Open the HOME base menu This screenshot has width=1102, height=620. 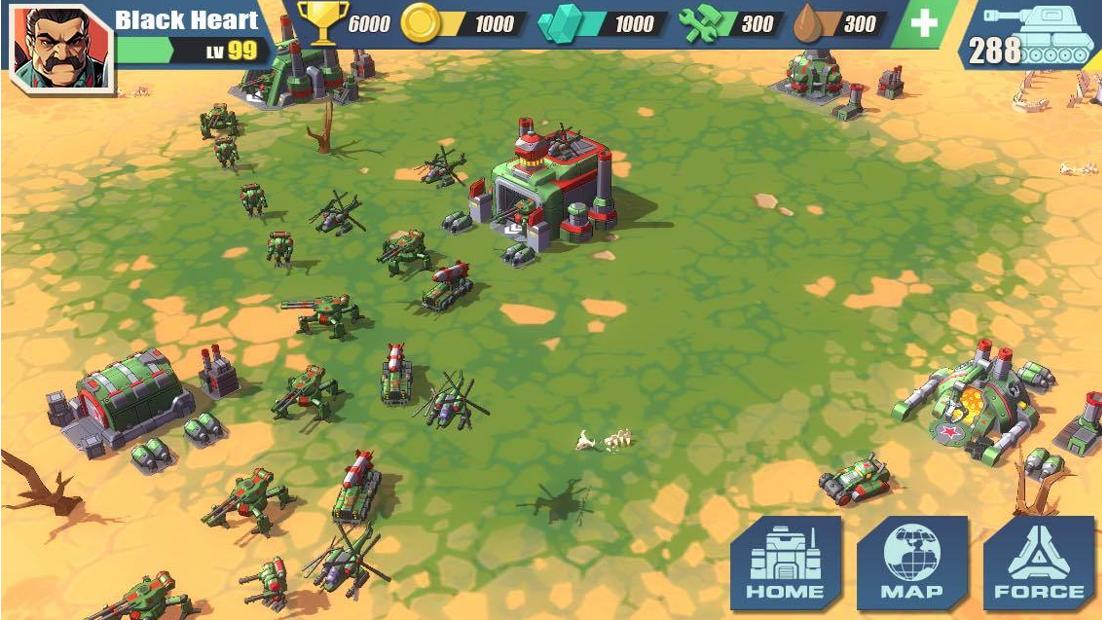pyautogui.click(x=785, y=563)
